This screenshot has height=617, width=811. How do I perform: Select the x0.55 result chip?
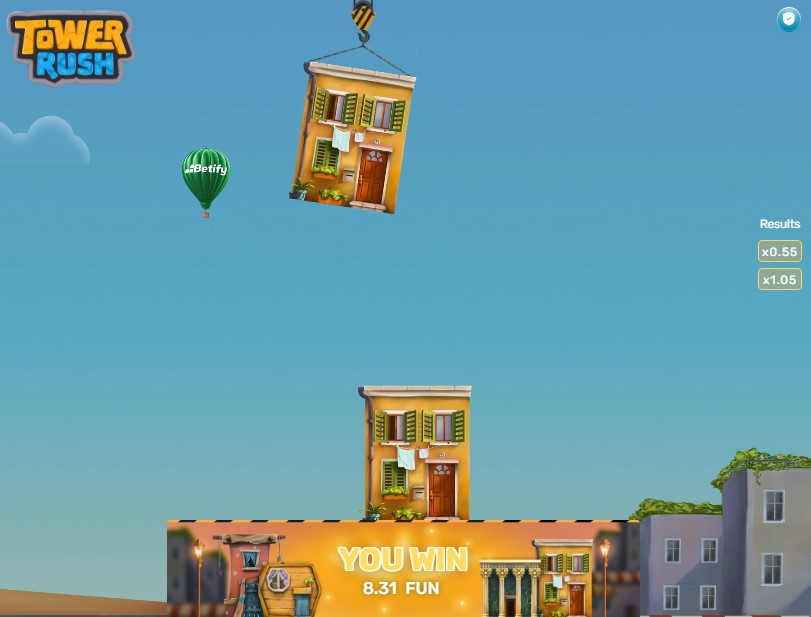[779, 252]
